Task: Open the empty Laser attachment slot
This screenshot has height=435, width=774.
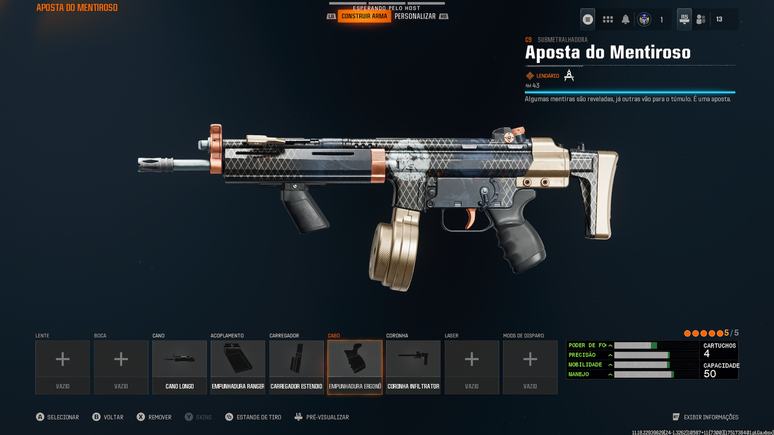Action: tap(472, 366)
